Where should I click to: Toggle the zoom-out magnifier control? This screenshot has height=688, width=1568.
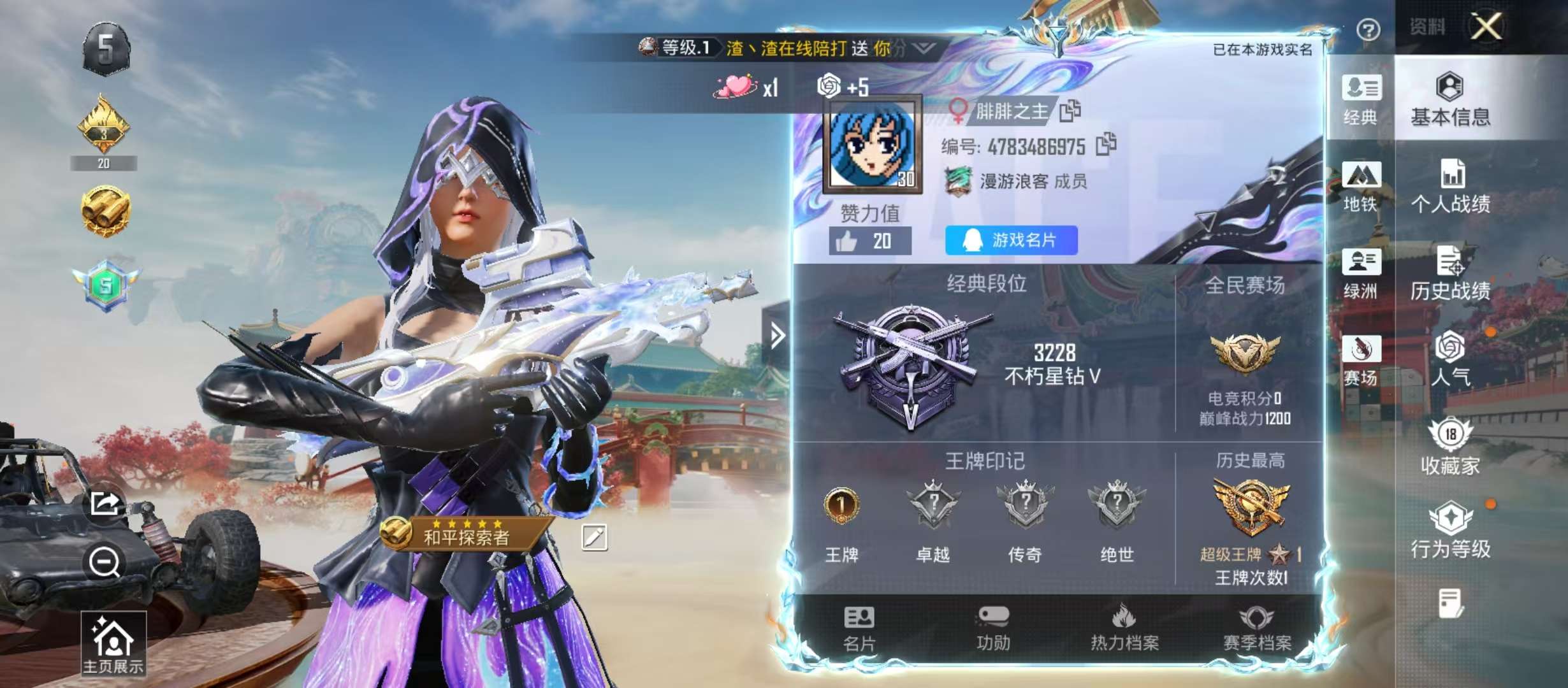tap(104, 560)
